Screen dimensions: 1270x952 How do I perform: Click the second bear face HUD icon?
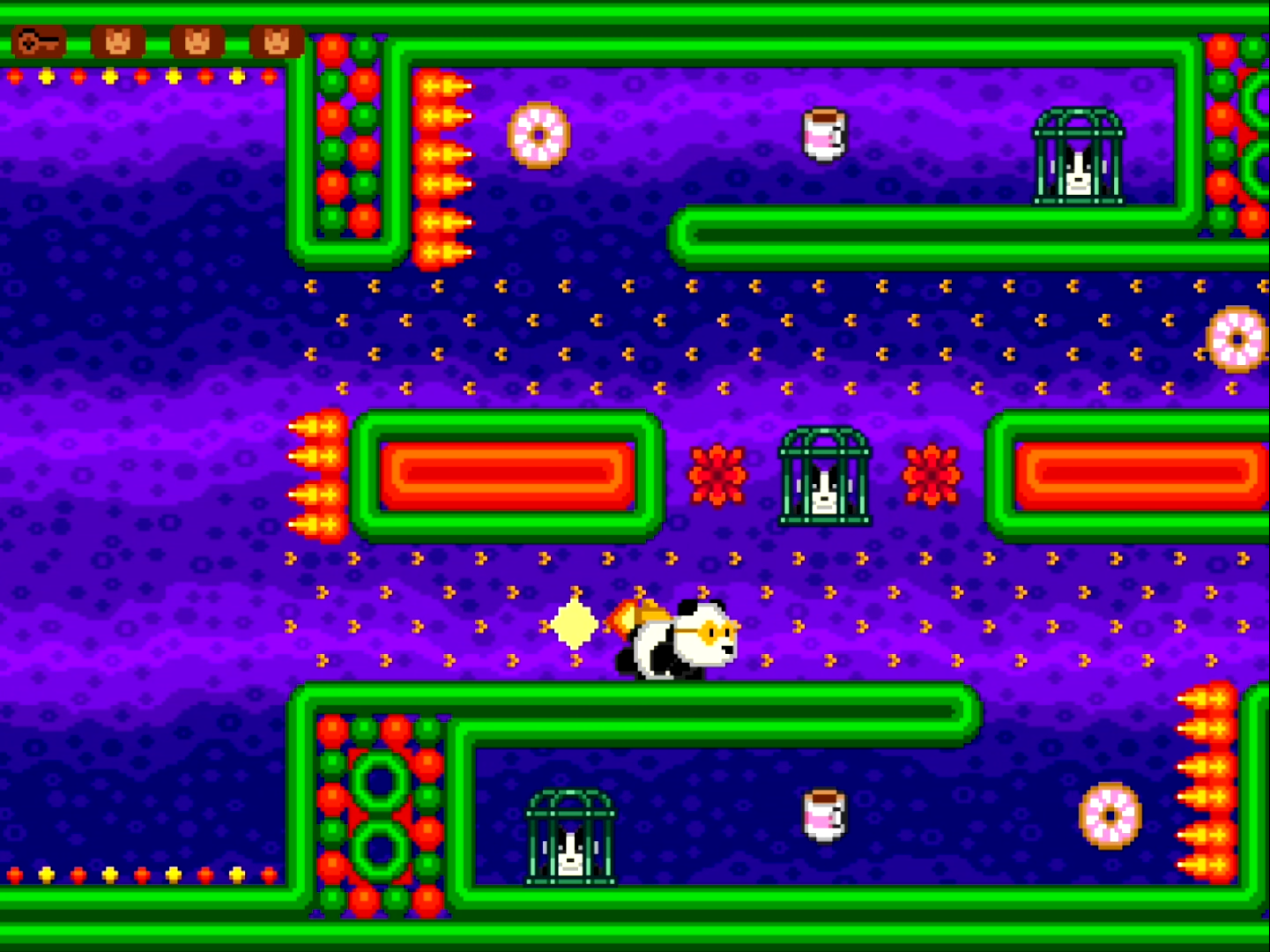[197, 41]
